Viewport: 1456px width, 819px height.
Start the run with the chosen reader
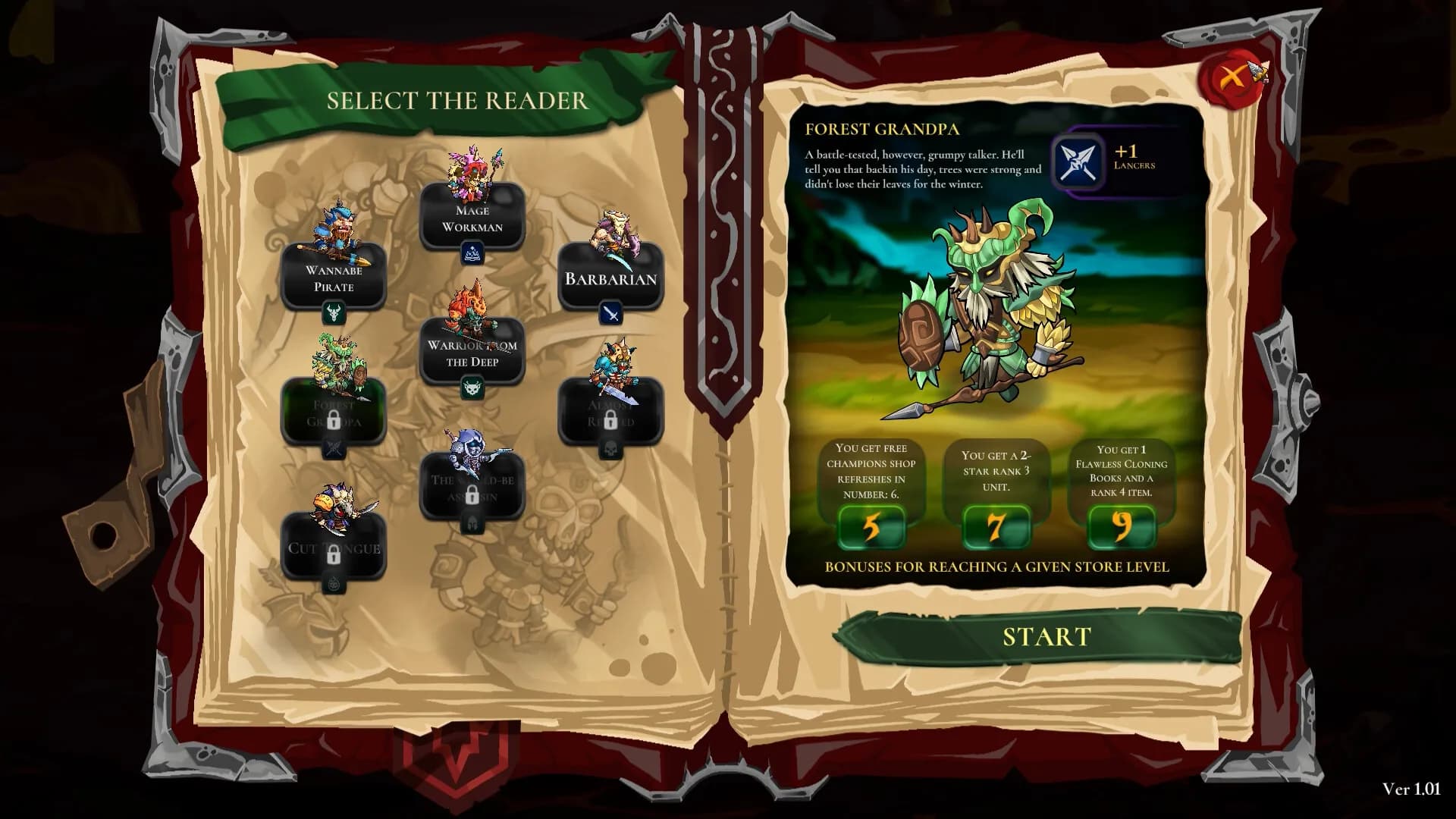[x=1046, y=637]
